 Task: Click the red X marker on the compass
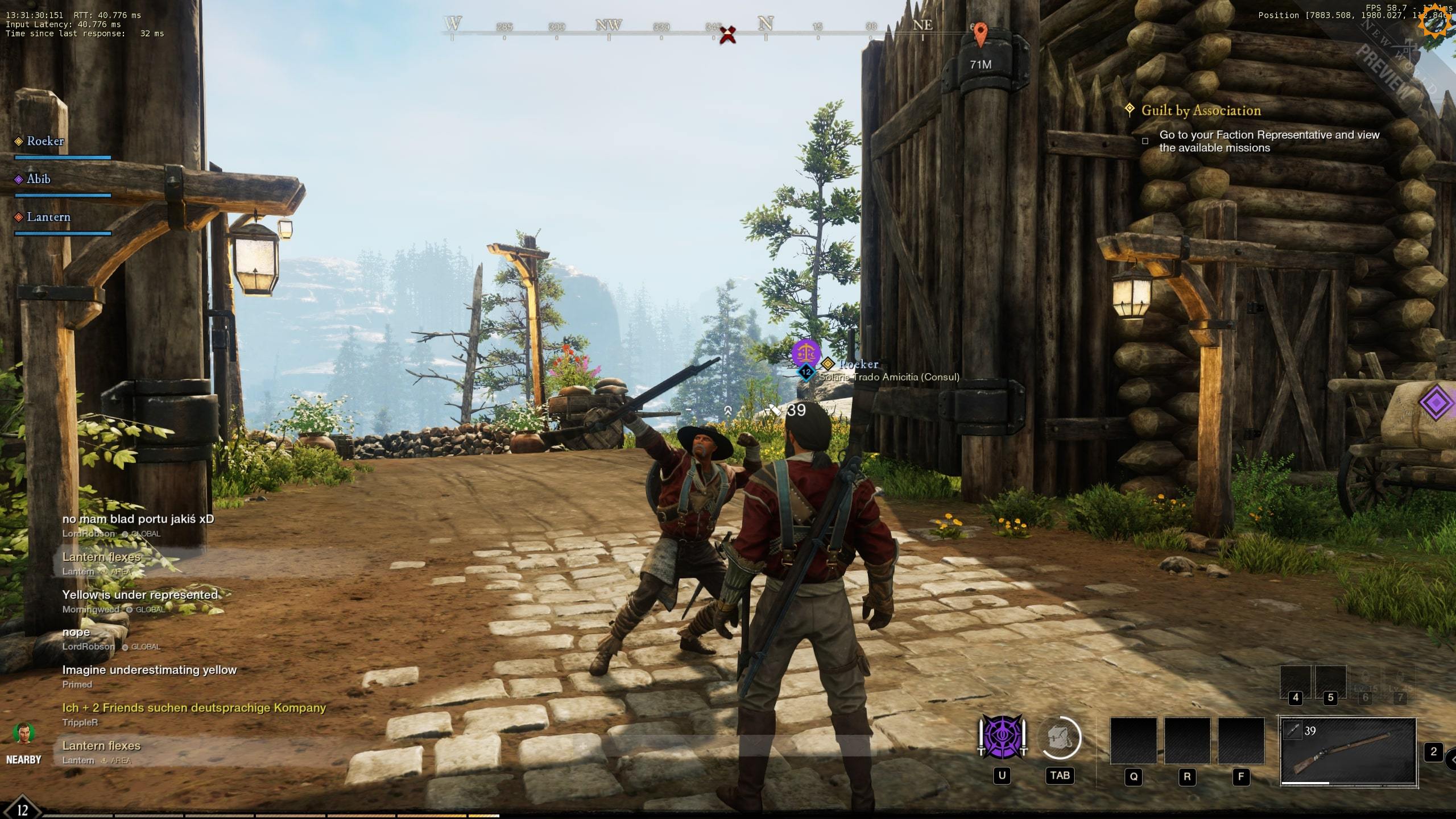(727, 35)
